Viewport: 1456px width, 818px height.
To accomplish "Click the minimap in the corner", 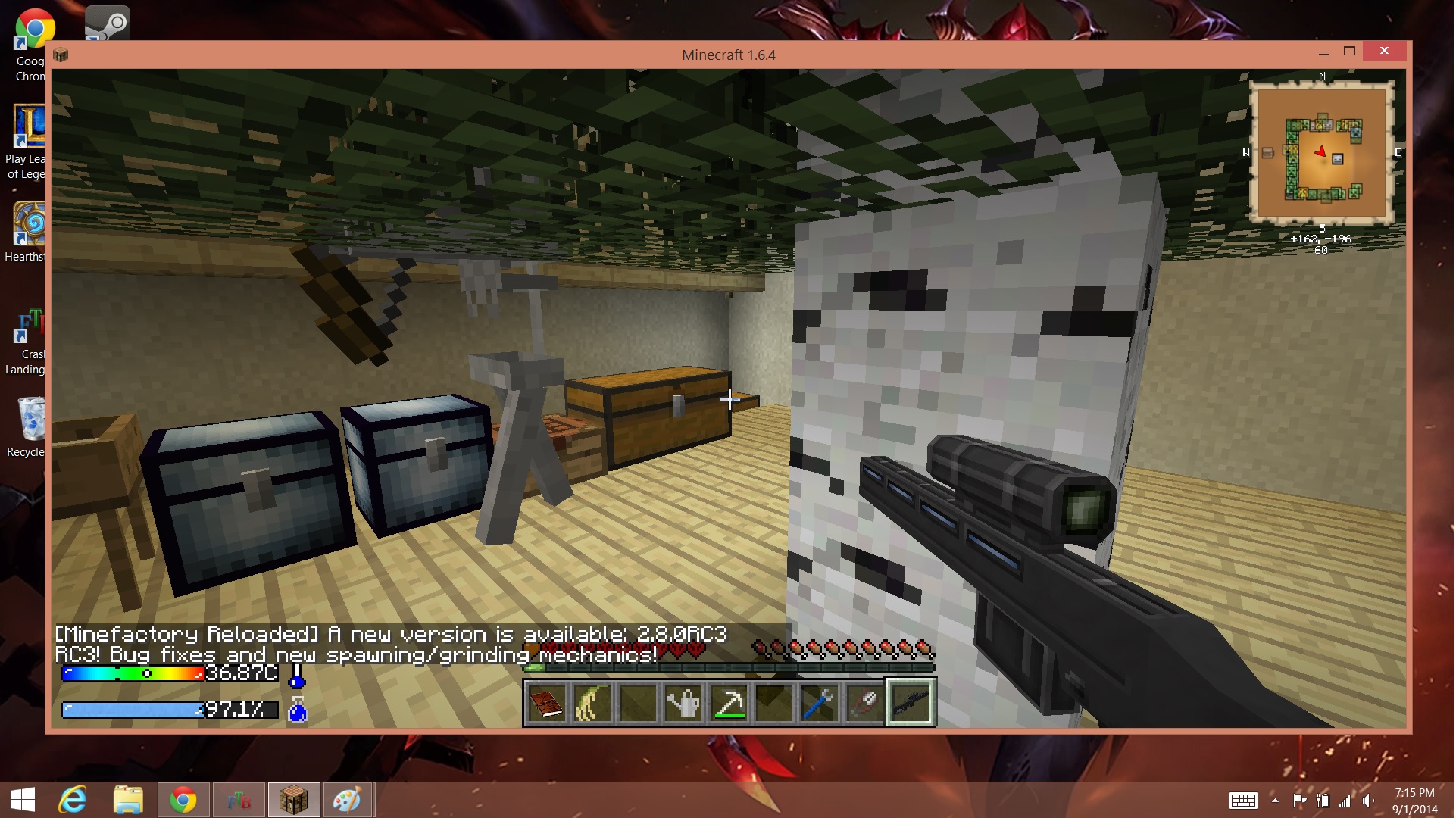I will point(1321,153).
